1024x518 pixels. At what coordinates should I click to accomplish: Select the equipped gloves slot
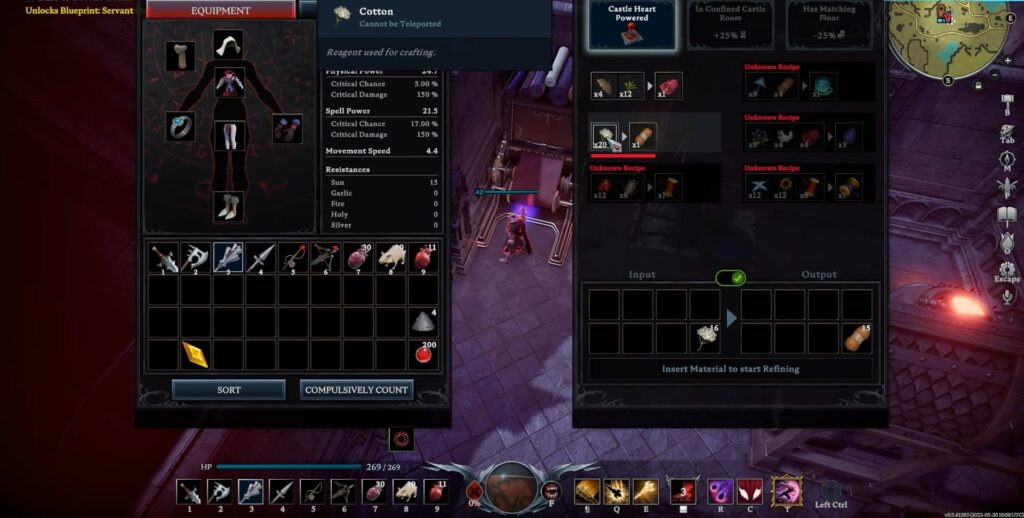click(x=287, y=128)
